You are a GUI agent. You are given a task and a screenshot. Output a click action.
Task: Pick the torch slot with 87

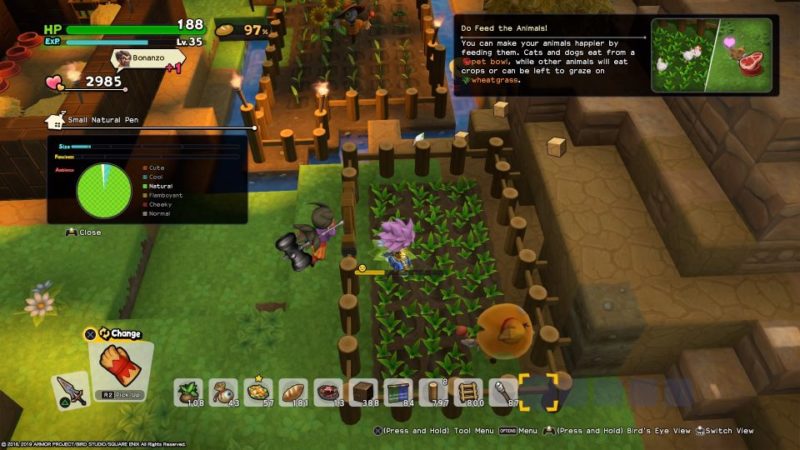pyautogui.click(x=503, y=391)
